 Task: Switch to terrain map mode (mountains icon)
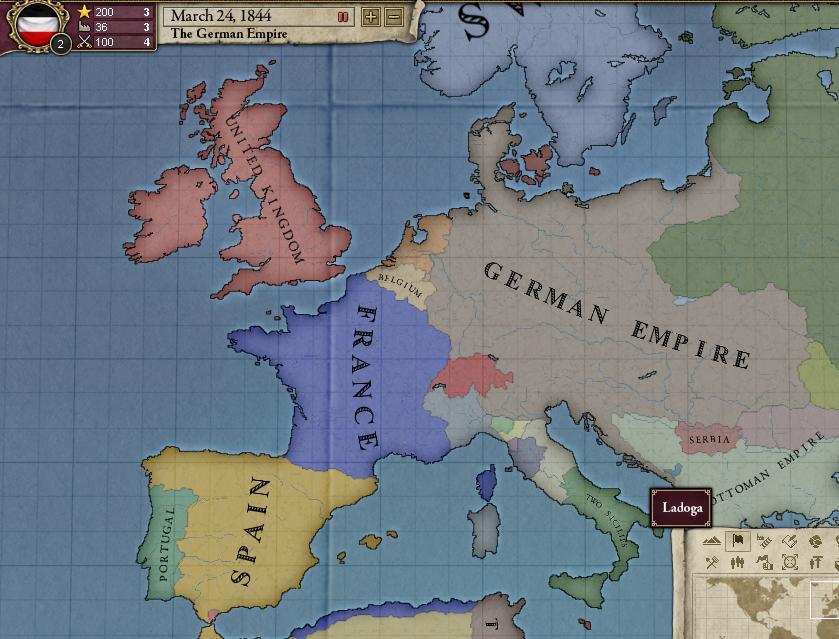tap(712, 541)
